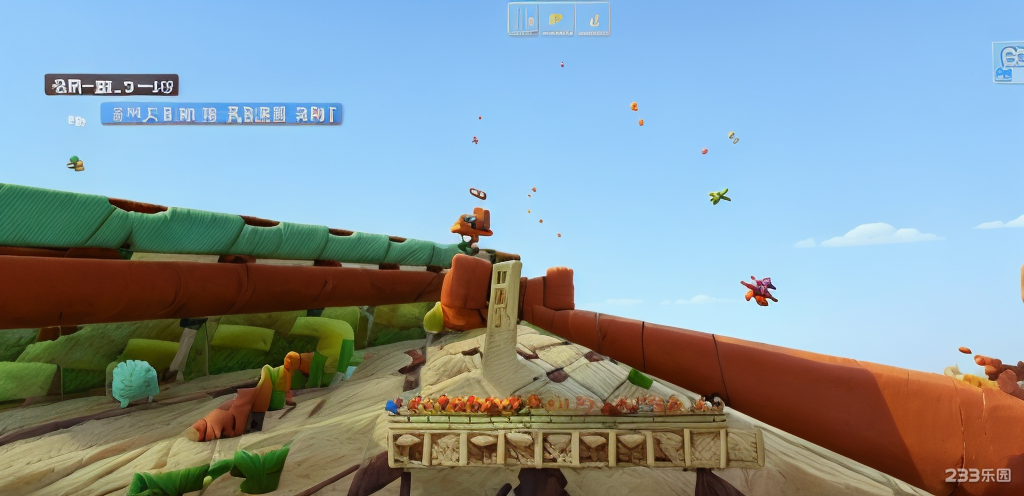This screenshot has width=1024, height=496.
Task: Click the vertical bars icon in top panel
Action: [x=524, y=19]
